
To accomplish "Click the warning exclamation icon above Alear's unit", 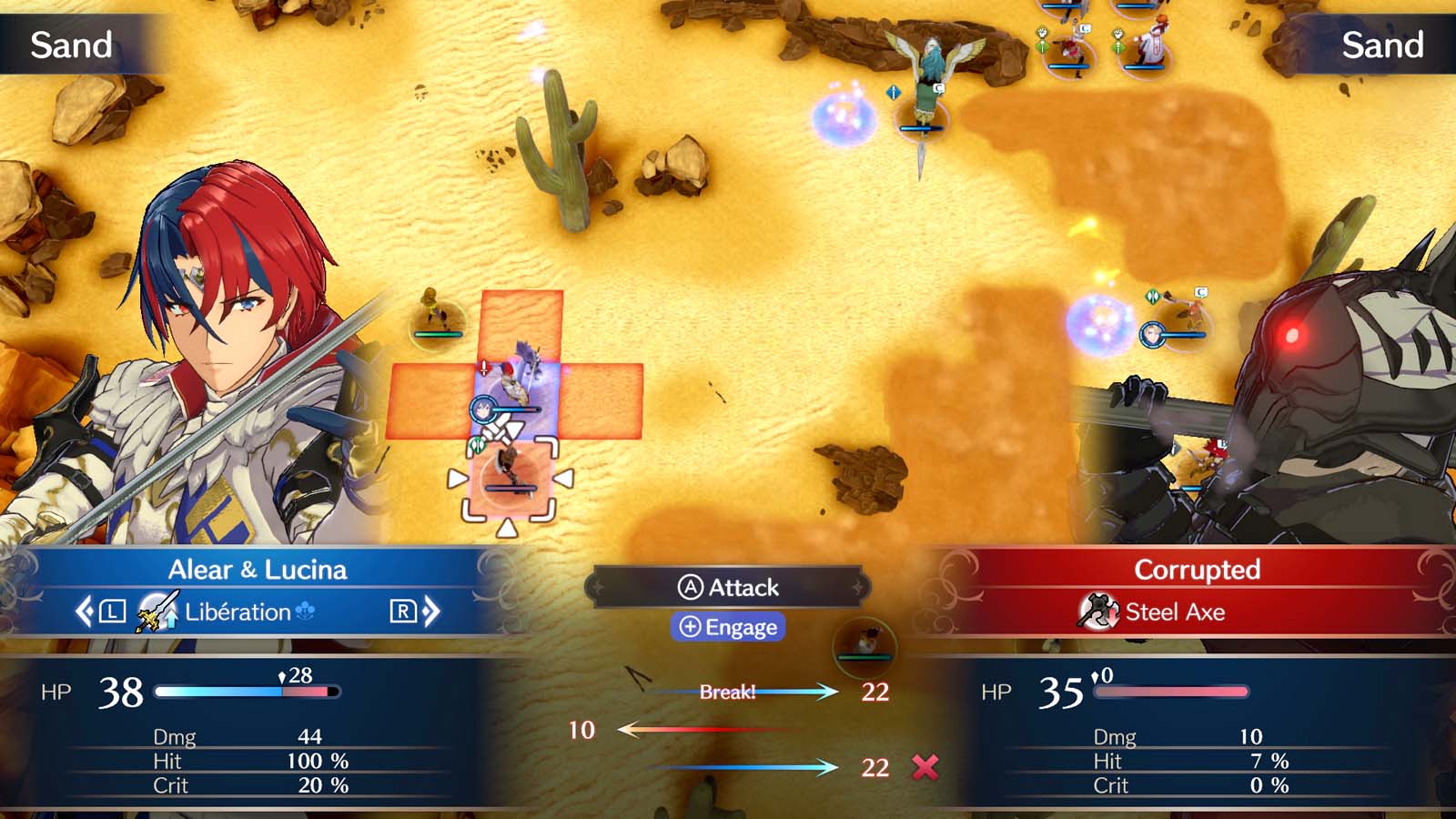I will [484, 368].
